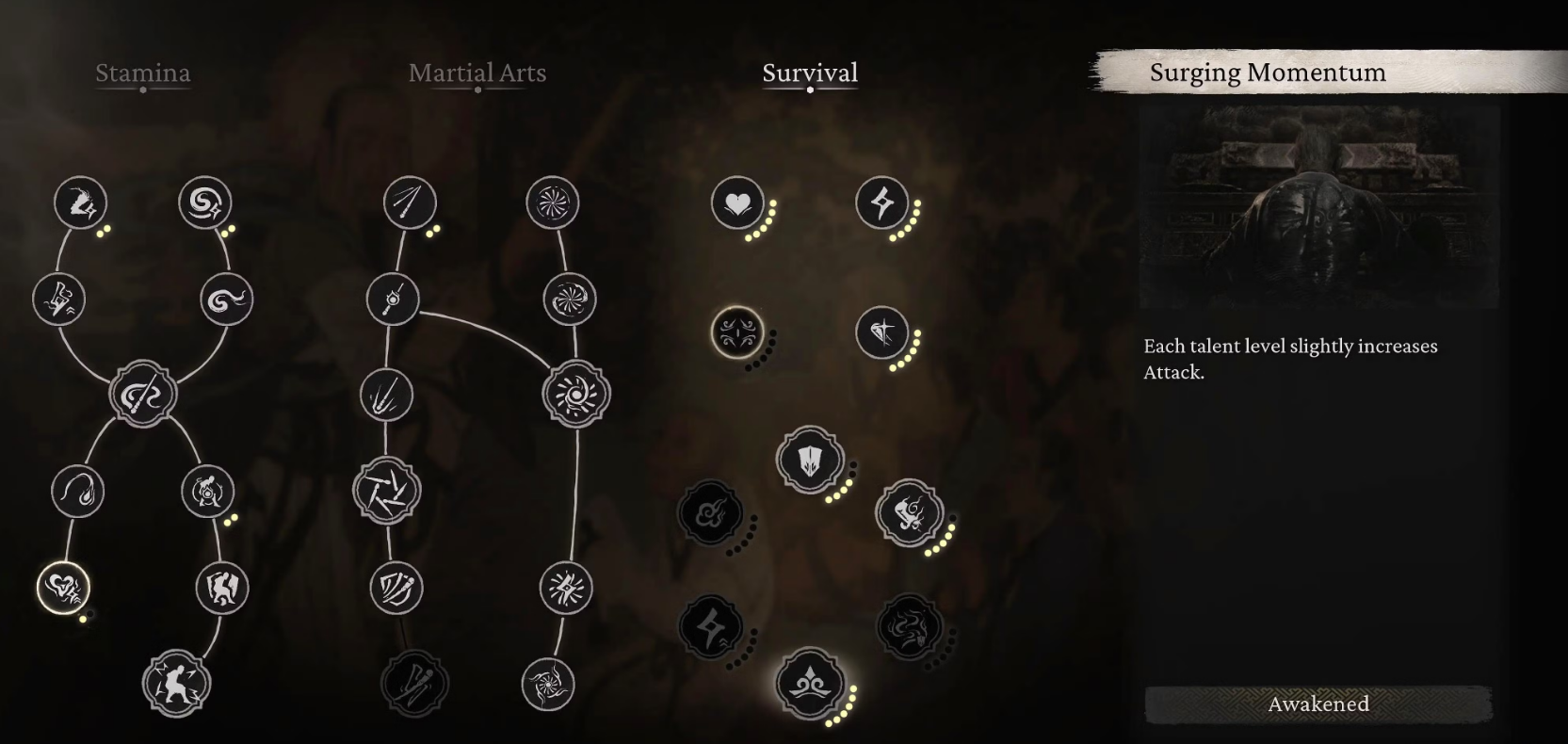Select the fighting figure node at Stamina bottom
Image resolution: width=1568 pixels, height=744 pixels.
point(176,684)
